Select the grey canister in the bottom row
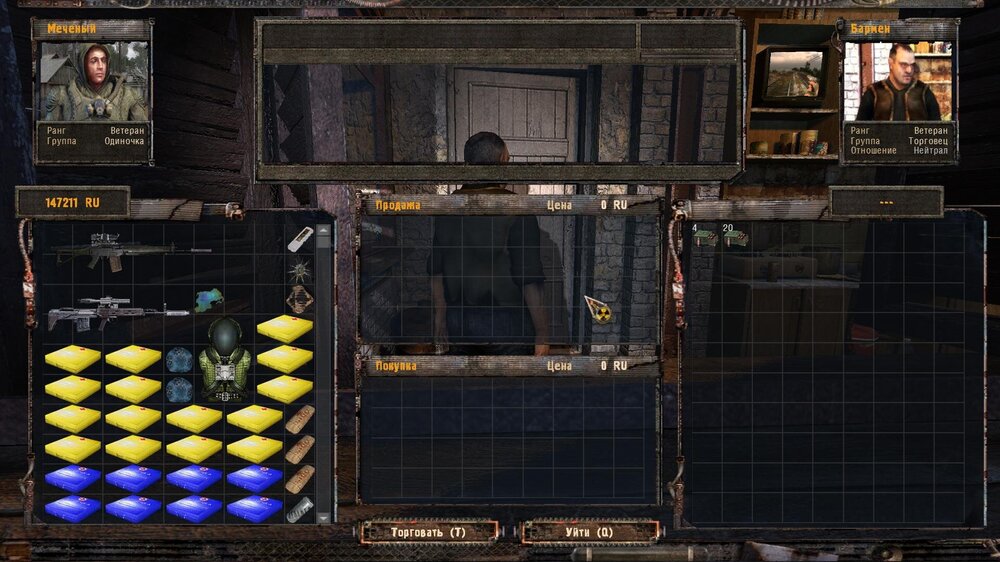This screenshot has height=562, width=1000. 299,509
